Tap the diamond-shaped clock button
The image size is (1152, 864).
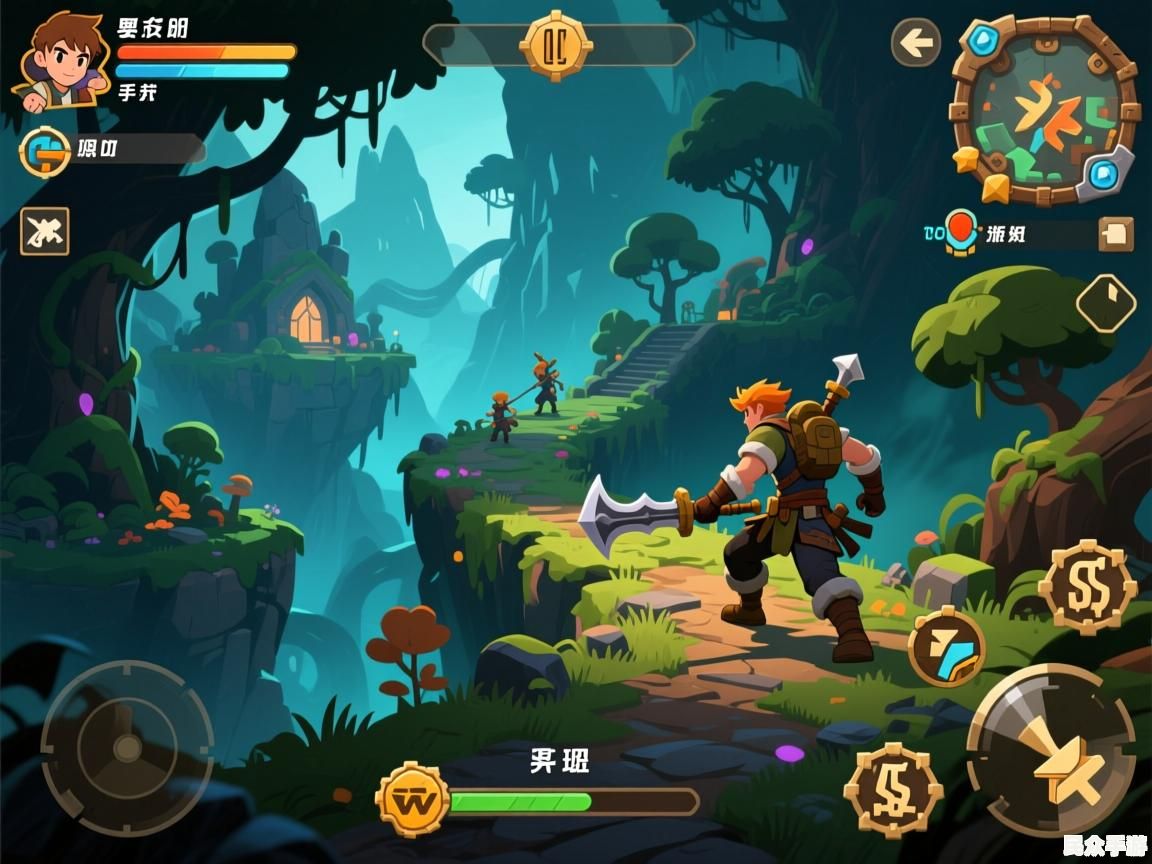[1105, 303]
